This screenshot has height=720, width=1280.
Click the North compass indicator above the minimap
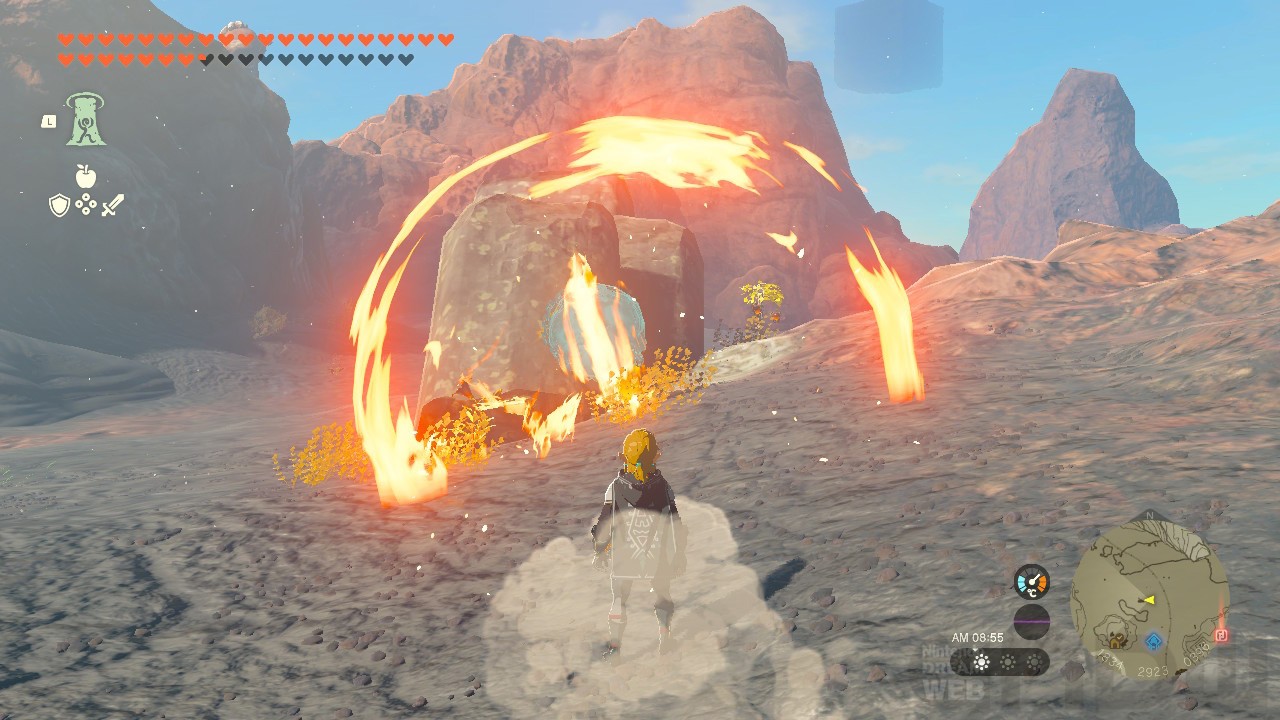click(1149, 516)
